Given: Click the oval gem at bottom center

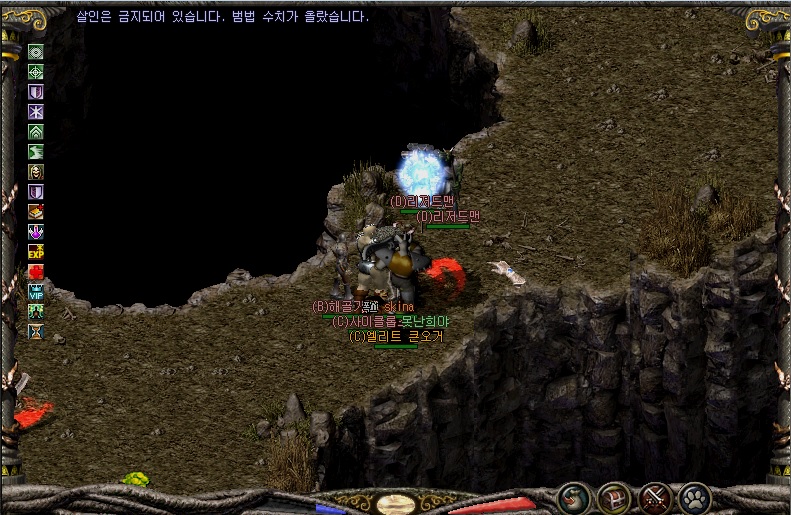Looking at the screenshot, I should point(396,504).
